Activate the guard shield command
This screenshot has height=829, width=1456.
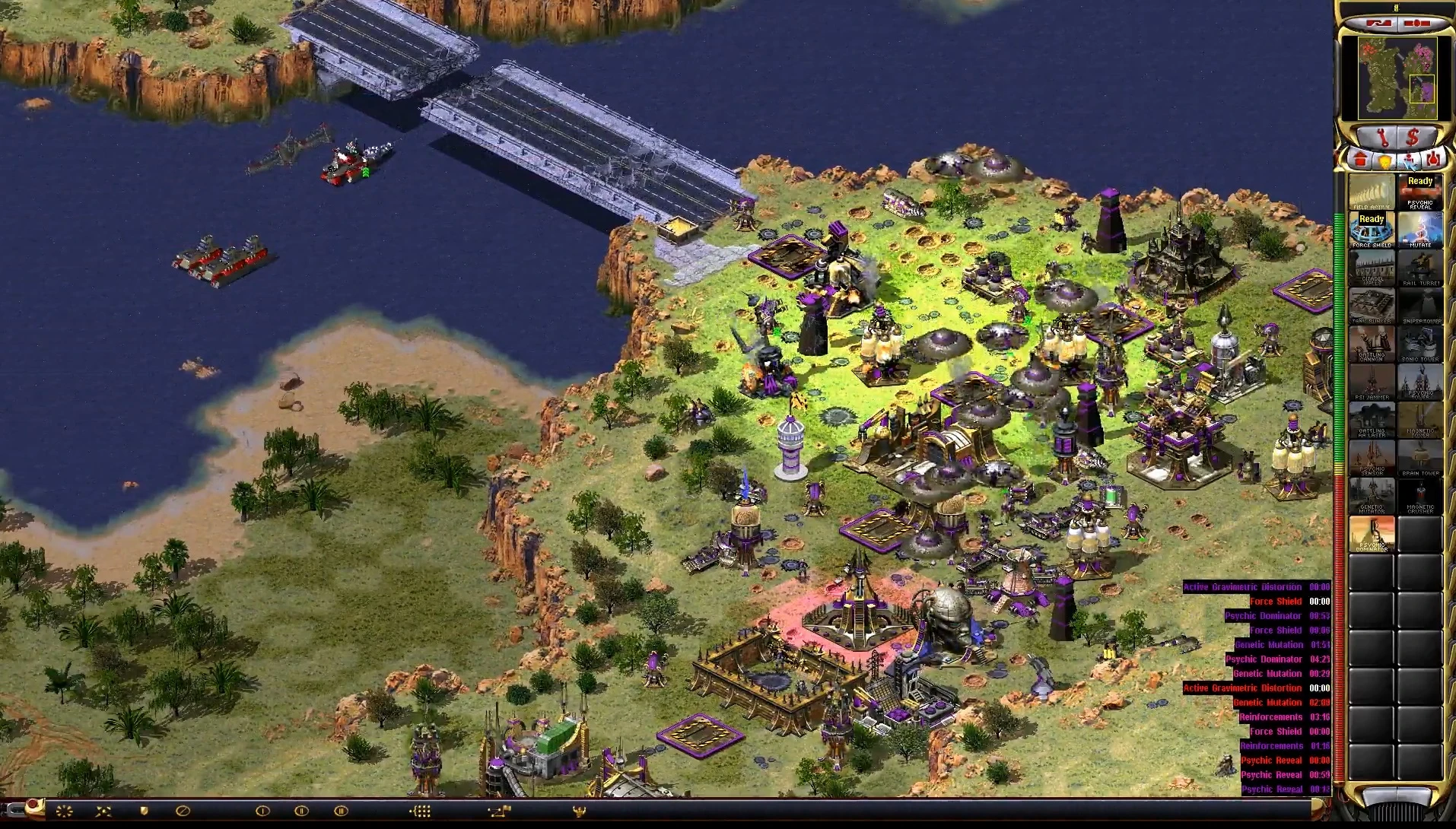[144, 811]
